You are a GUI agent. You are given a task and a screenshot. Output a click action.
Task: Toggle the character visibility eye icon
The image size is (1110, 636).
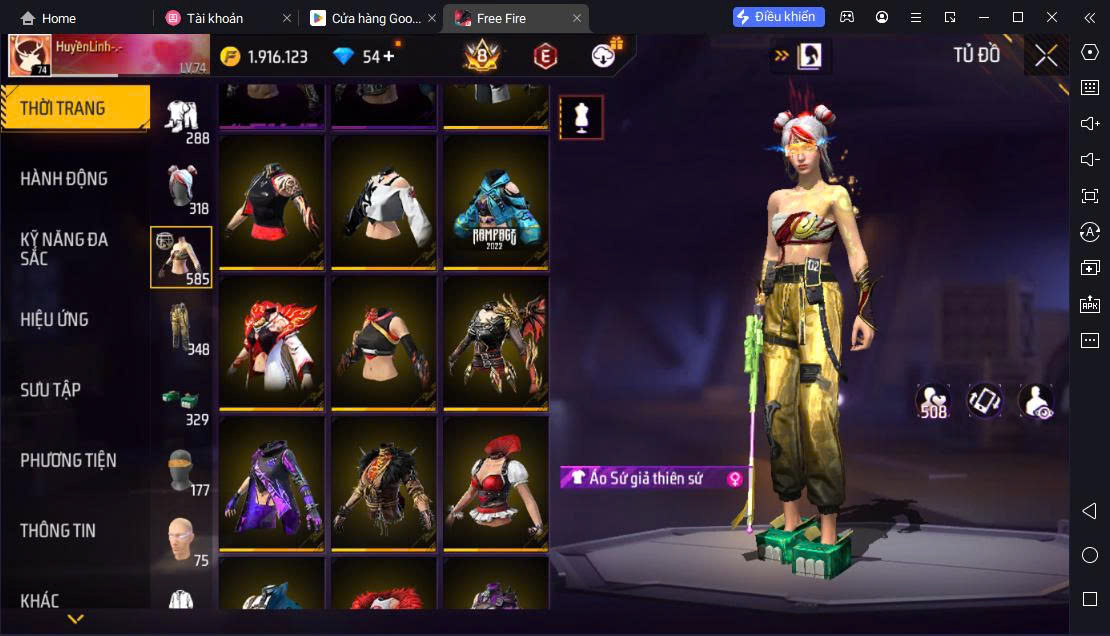pos(1036,401)
